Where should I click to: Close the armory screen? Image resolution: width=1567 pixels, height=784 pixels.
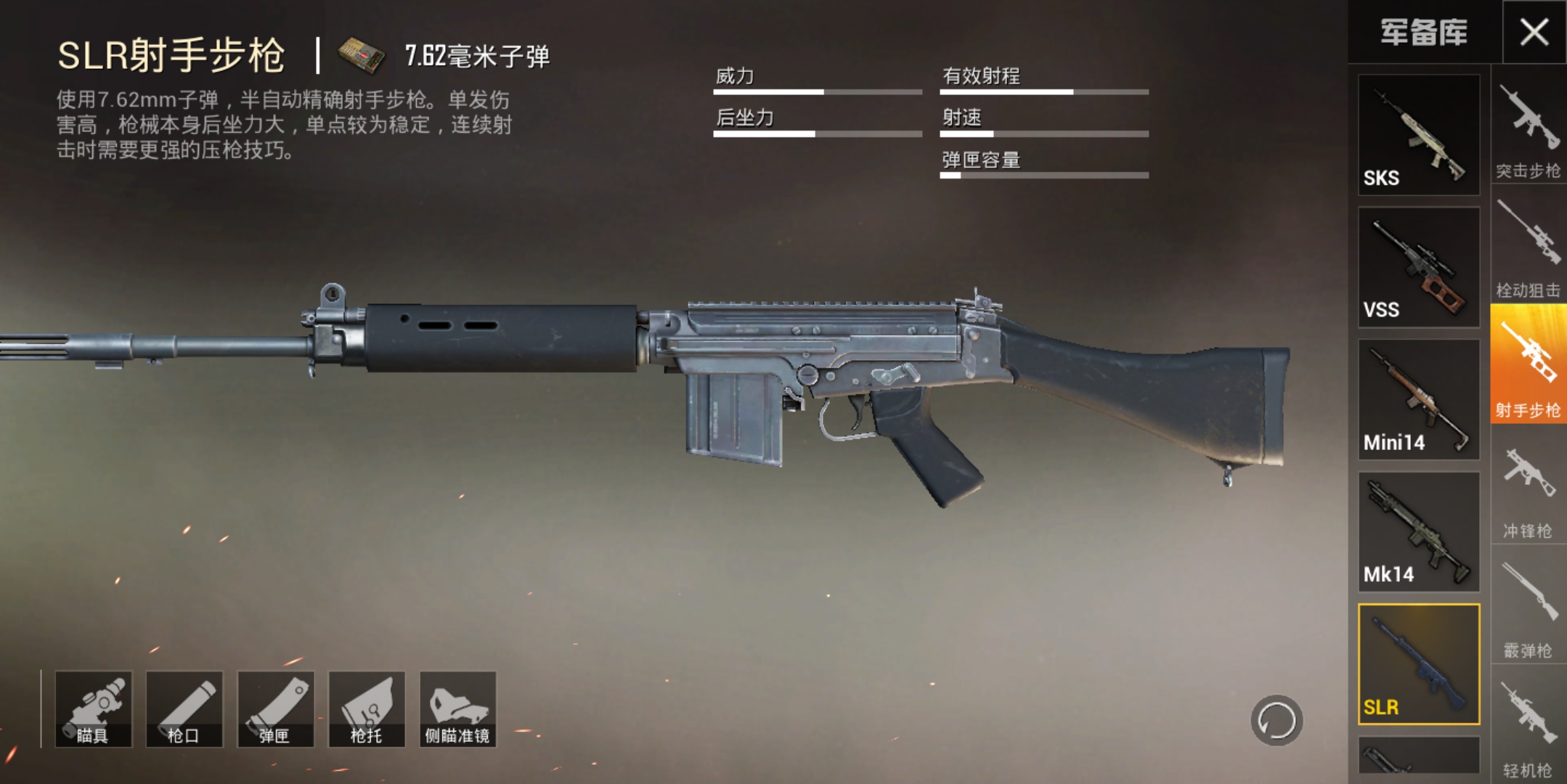(1534, 32)
